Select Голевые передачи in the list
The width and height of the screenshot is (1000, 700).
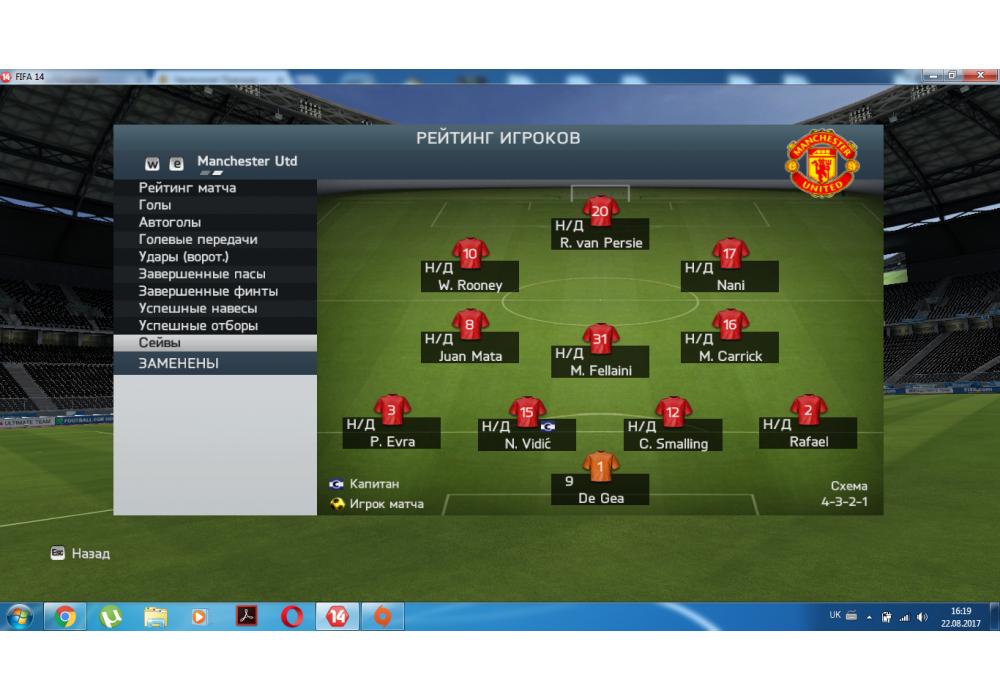[x=198, y=240]
